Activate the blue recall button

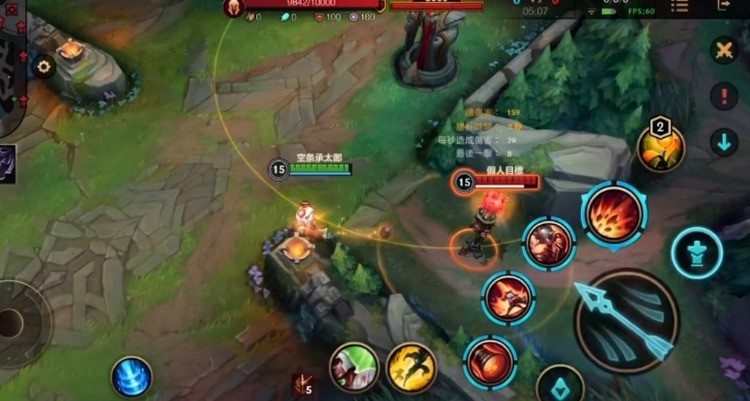(131, 377)
